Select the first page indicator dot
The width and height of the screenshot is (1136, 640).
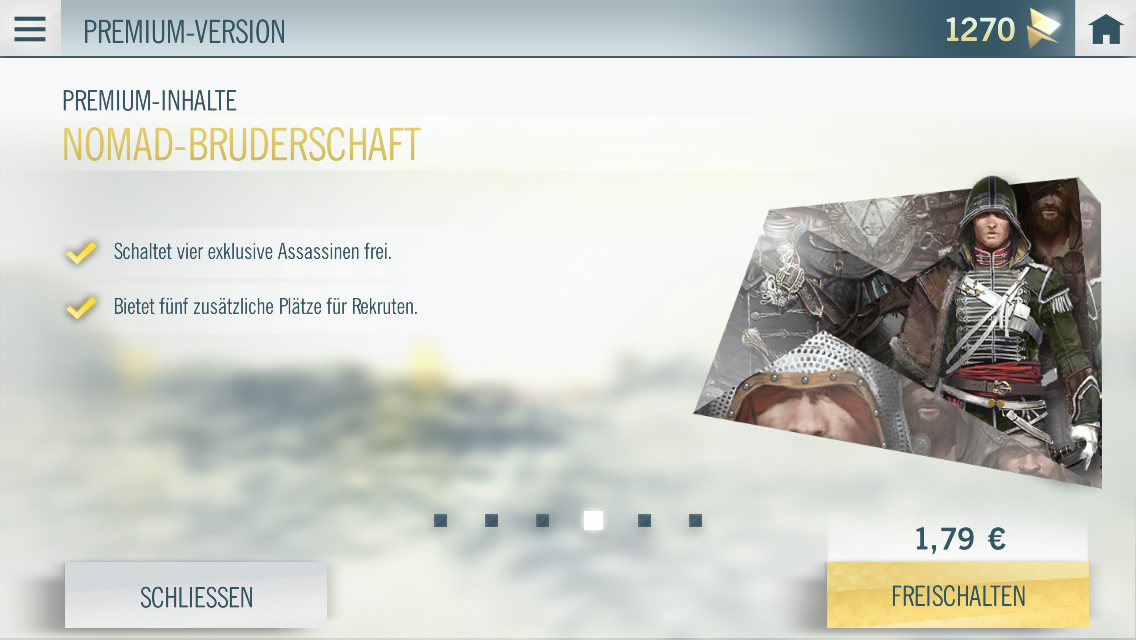pos(440,521)
